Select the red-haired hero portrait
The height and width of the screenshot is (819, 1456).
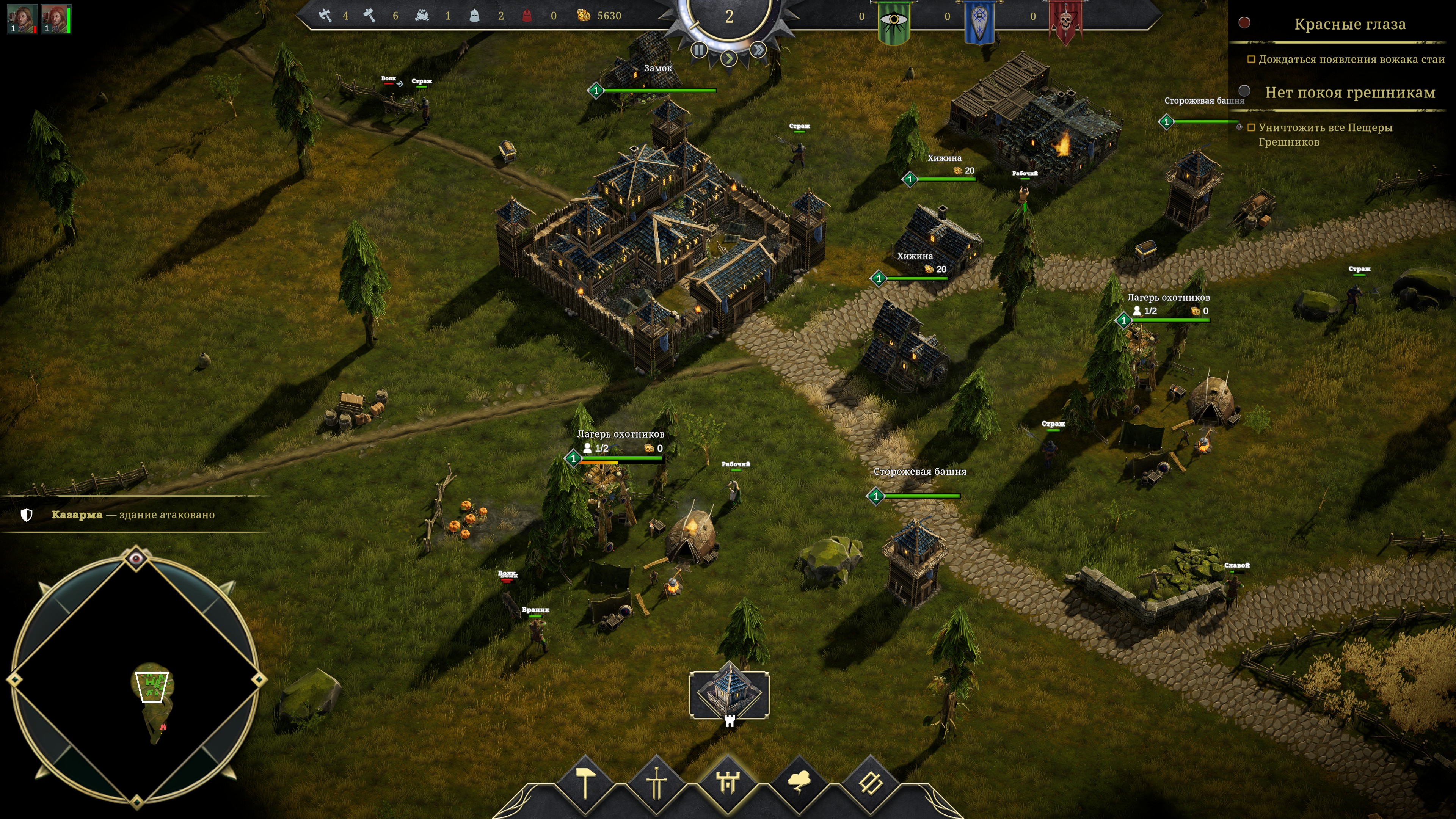click(x=55, y=19)
